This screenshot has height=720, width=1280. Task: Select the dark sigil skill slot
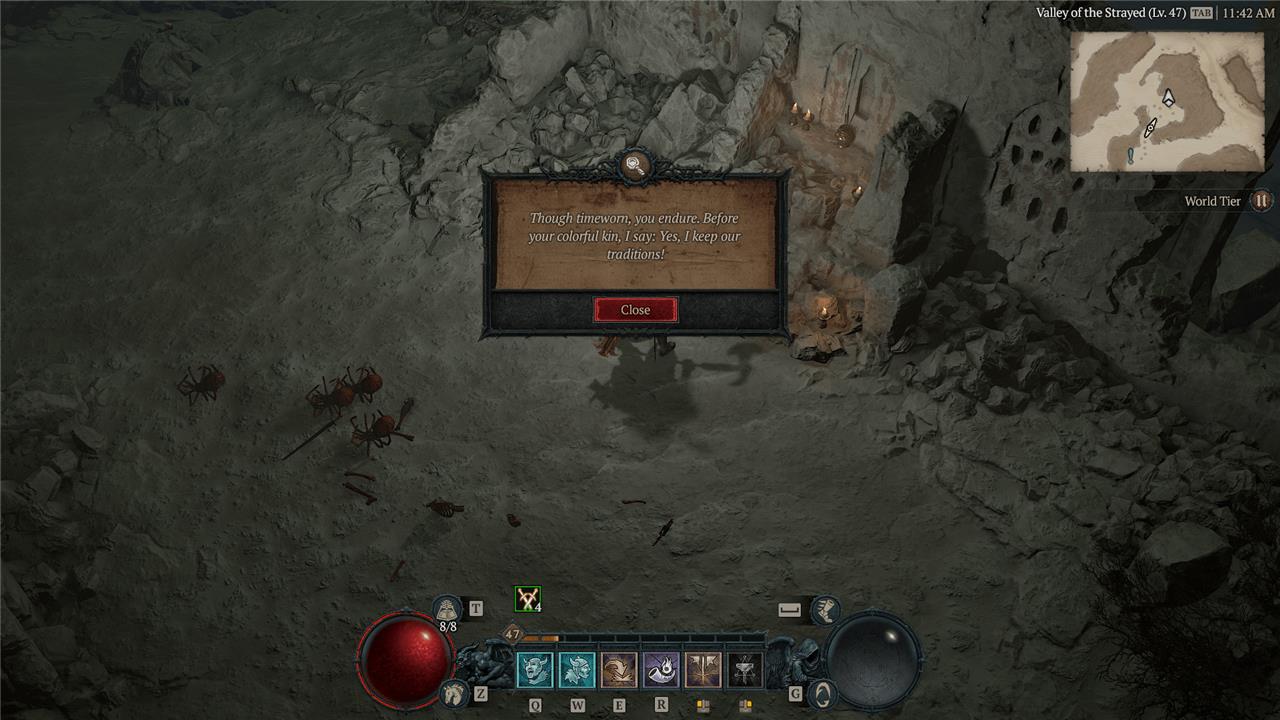[745, 670]
